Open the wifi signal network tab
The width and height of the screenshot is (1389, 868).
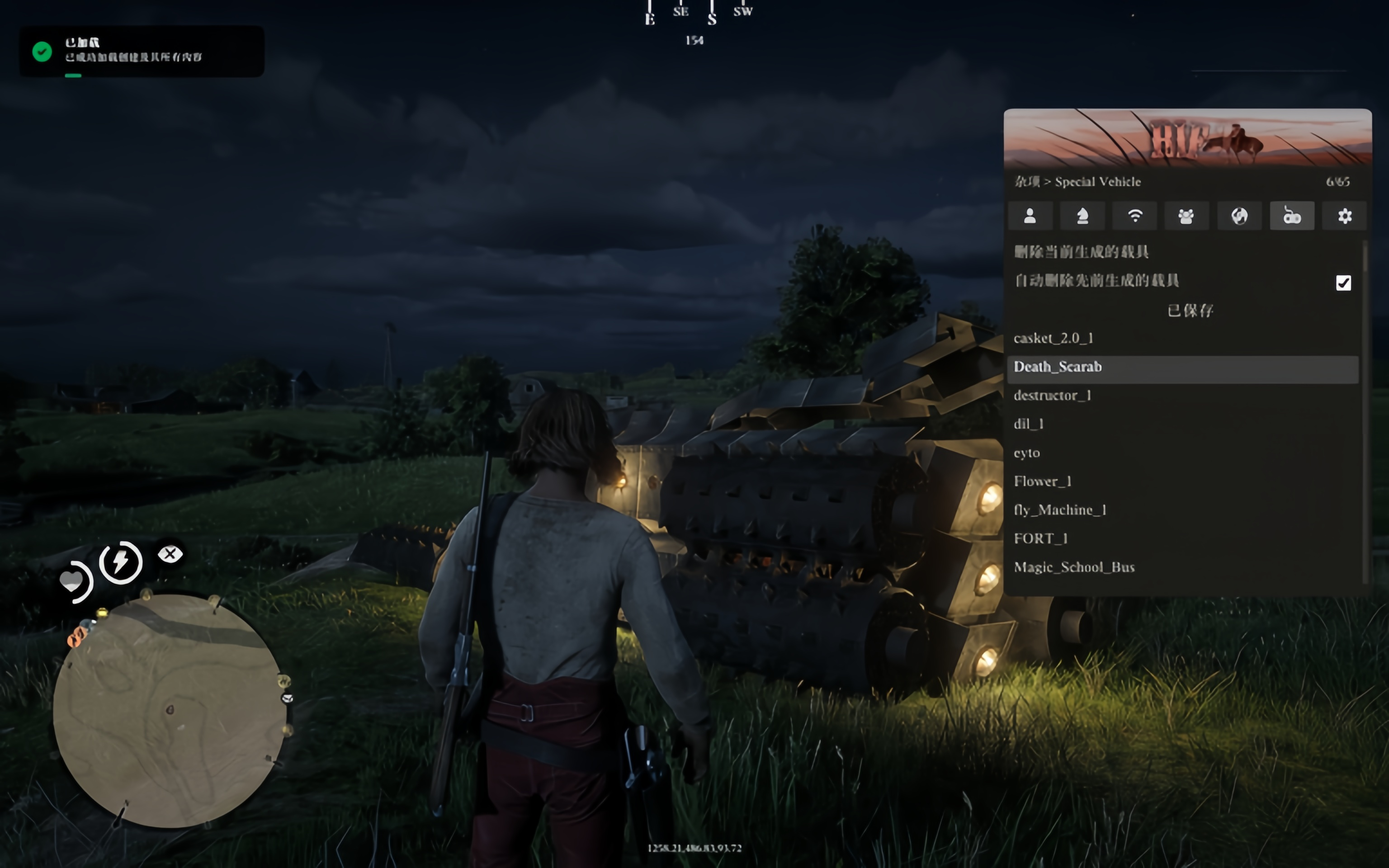pos(1135,216)
